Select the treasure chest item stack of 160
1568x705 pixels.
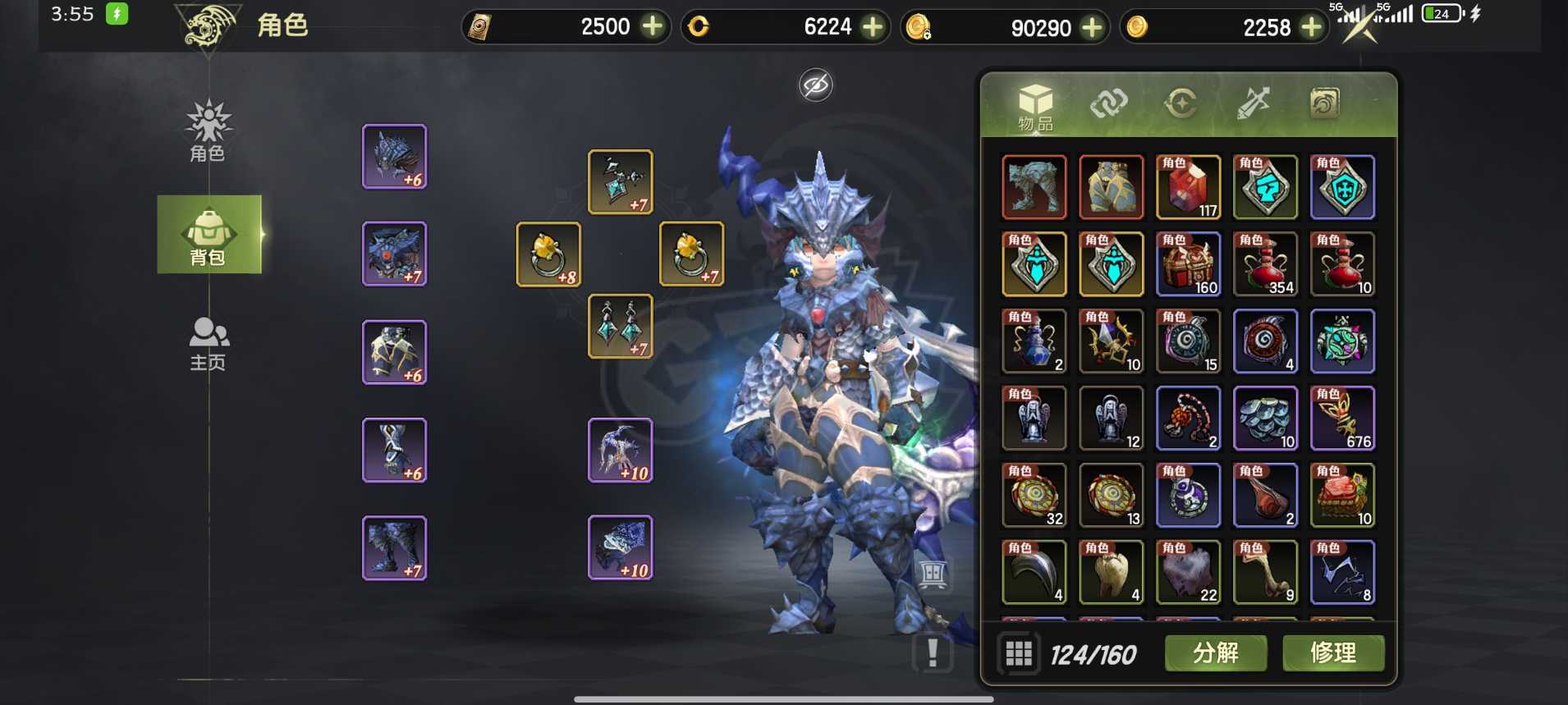coord(1188,264)
